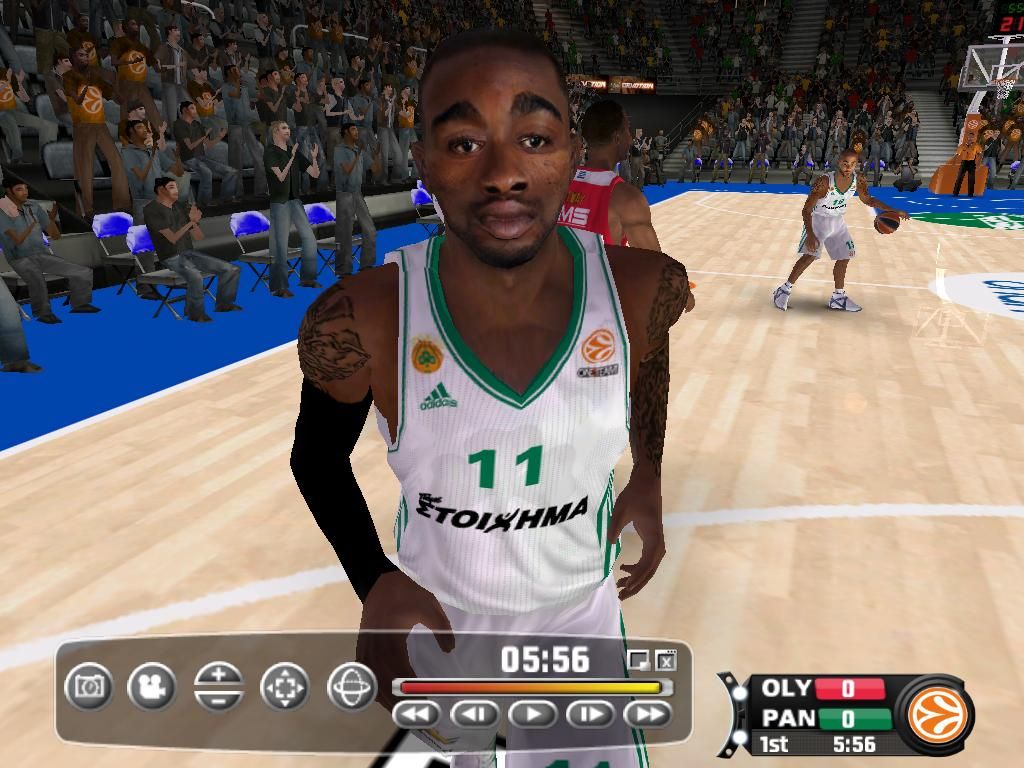Image resolution: width=1024 pixels, height=768 pixels.
Task: Minimize the replay control panel
Action: click(x=637, y=660)
